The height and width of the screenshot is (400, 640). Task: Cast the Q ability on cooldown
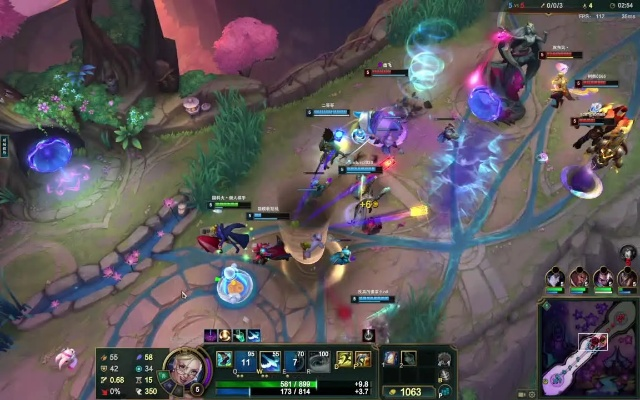click(x=245, y=361)
